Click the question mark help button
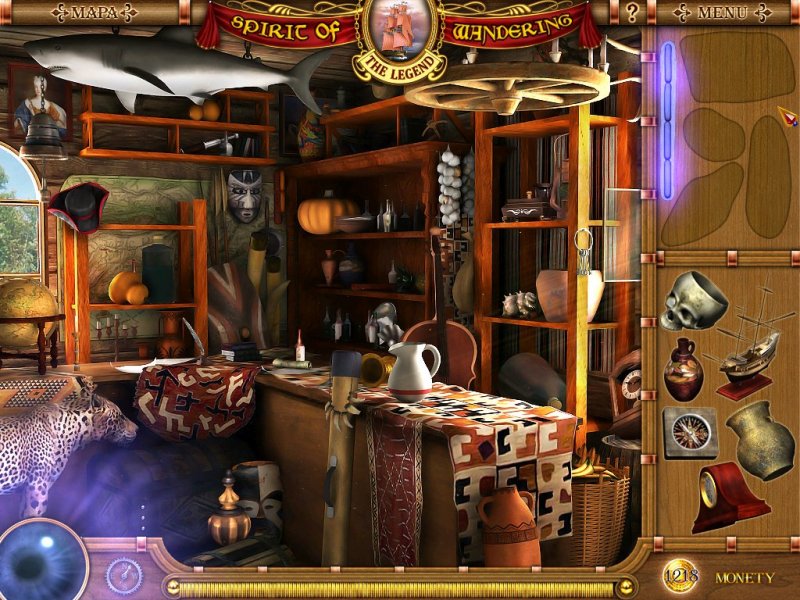Screen dimensions: 800x600 632,13
